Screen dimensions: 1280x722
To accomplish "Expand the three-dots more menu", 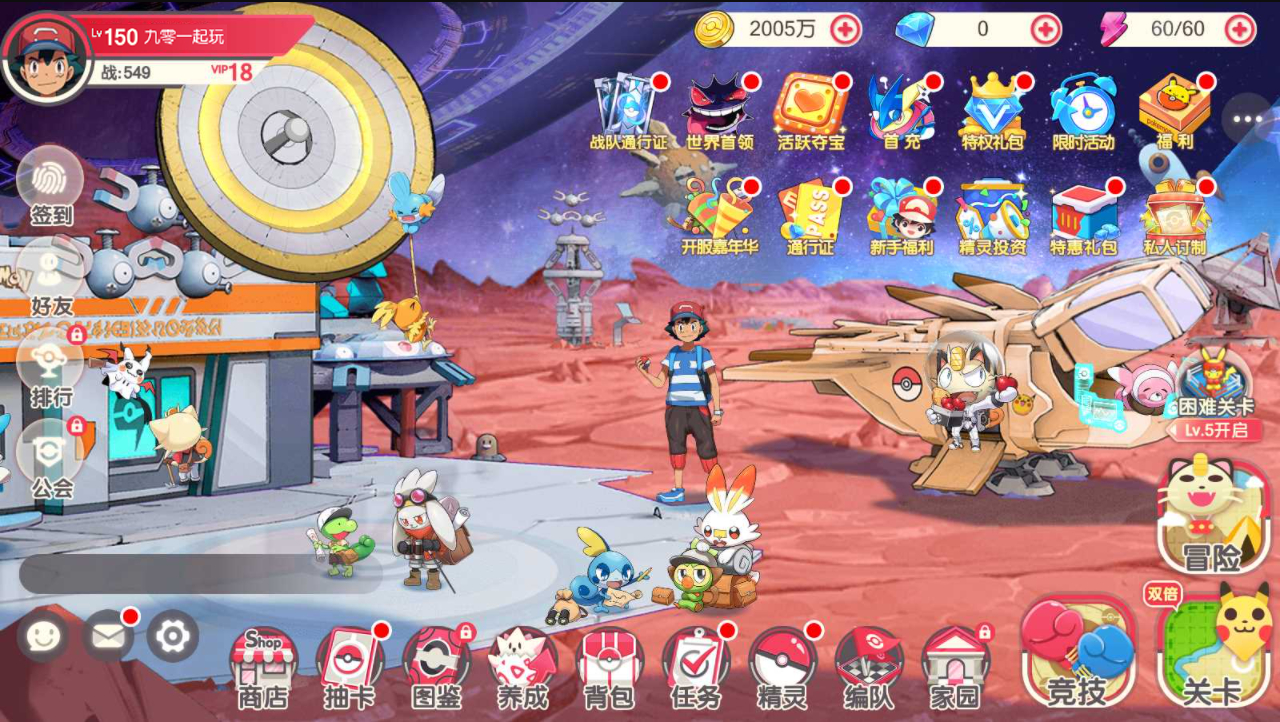I will 1247,119.
